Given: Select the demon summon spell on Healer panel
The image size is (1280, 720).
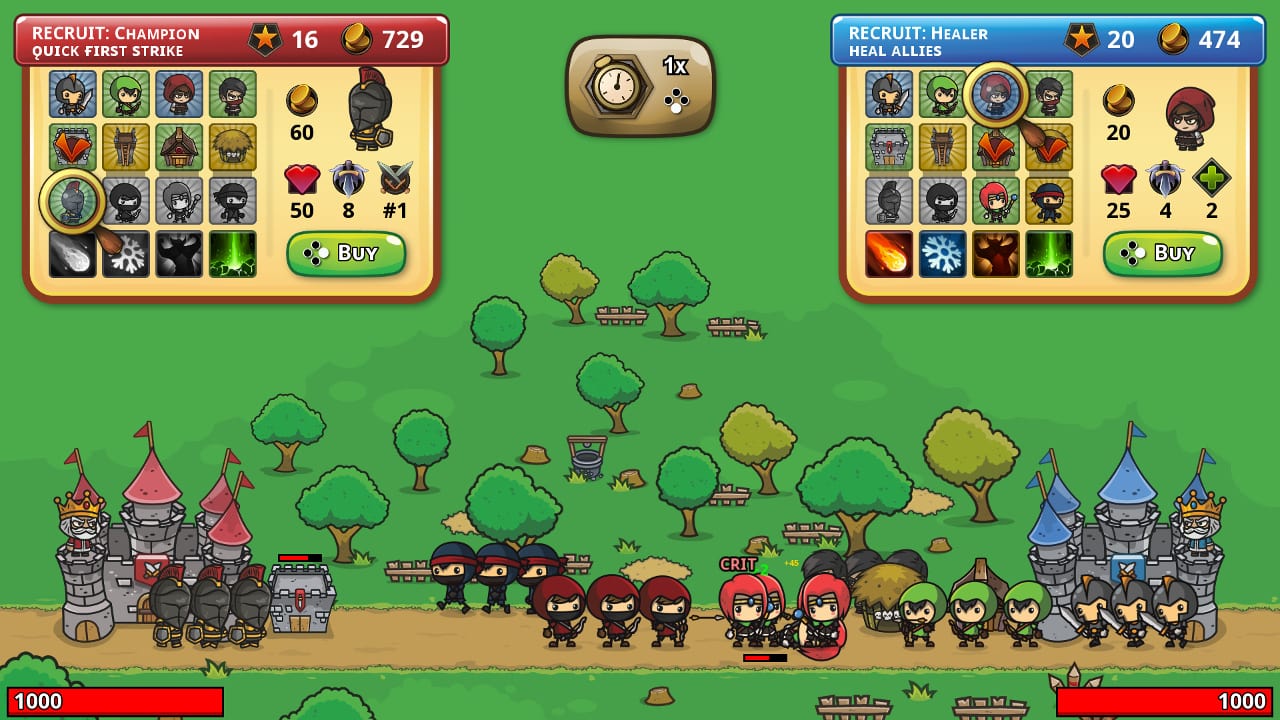Looking at the screenshot, I should [x=996, y=252].
